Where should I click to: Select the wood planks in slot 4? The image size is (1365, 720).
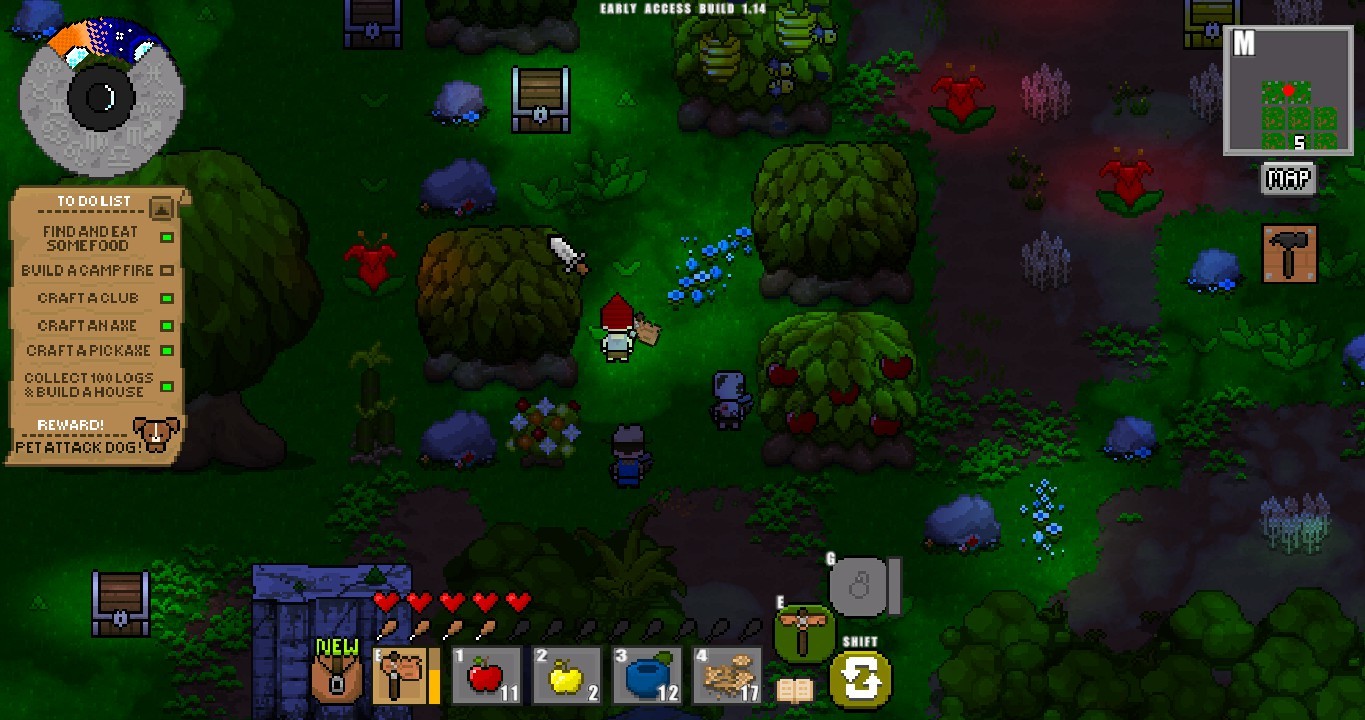[x=724, y=675]
